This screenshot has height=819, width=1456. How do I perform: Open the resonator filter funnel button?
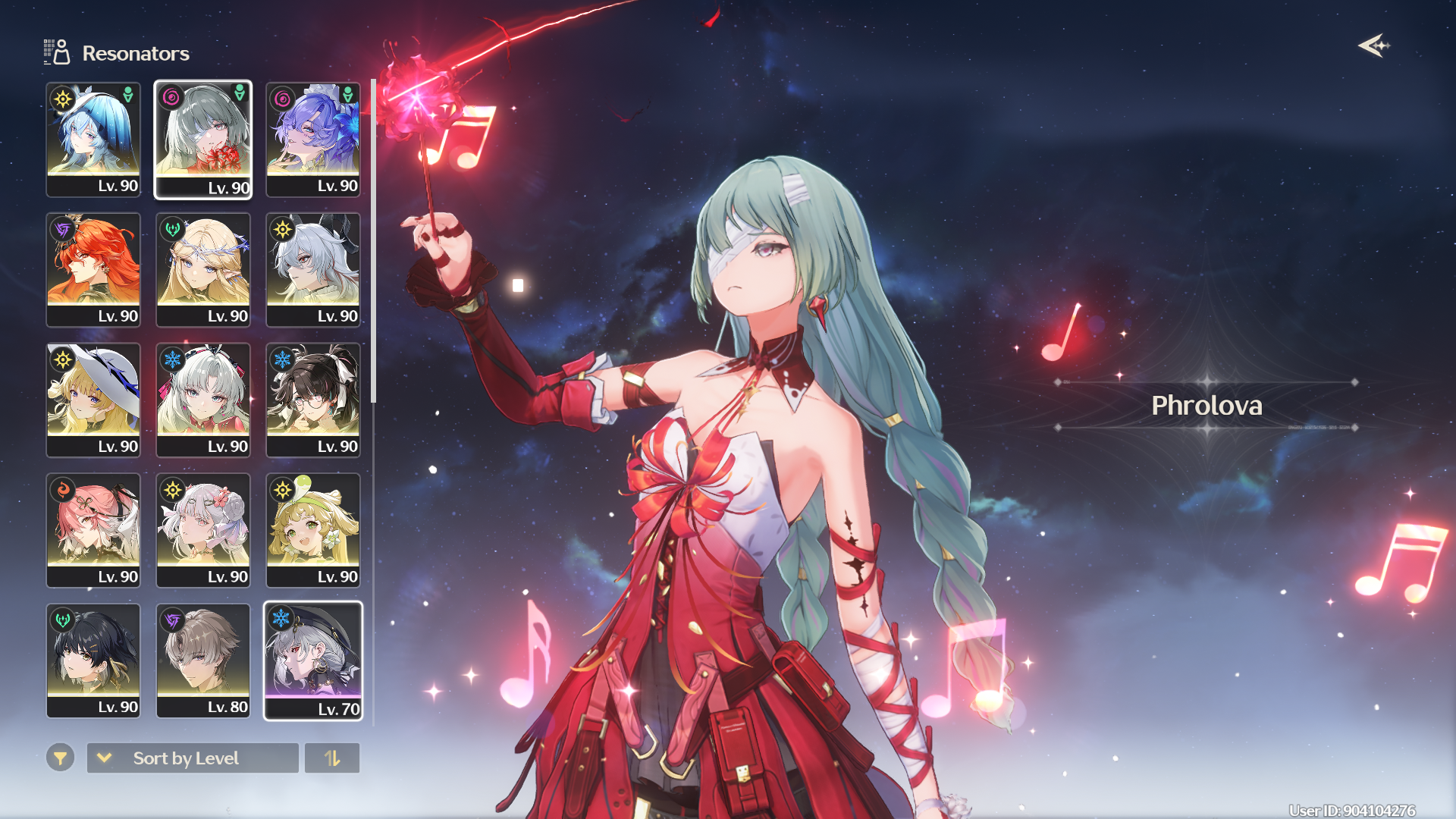tap(60, 758)
